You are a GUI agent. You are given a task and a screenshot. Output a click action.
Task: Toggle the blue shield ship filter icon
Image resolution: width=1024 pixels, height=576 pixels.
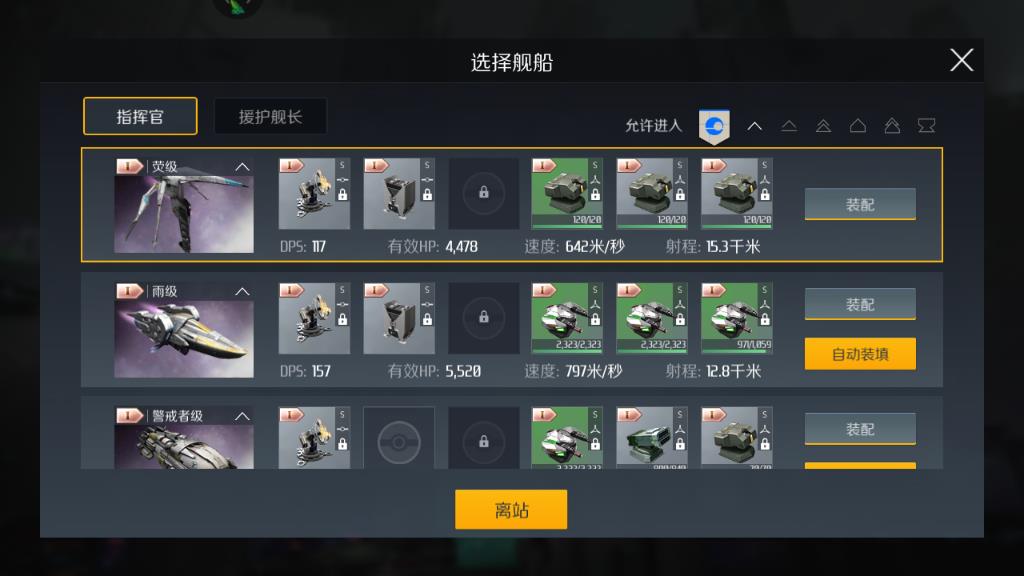tap(714, 126)
